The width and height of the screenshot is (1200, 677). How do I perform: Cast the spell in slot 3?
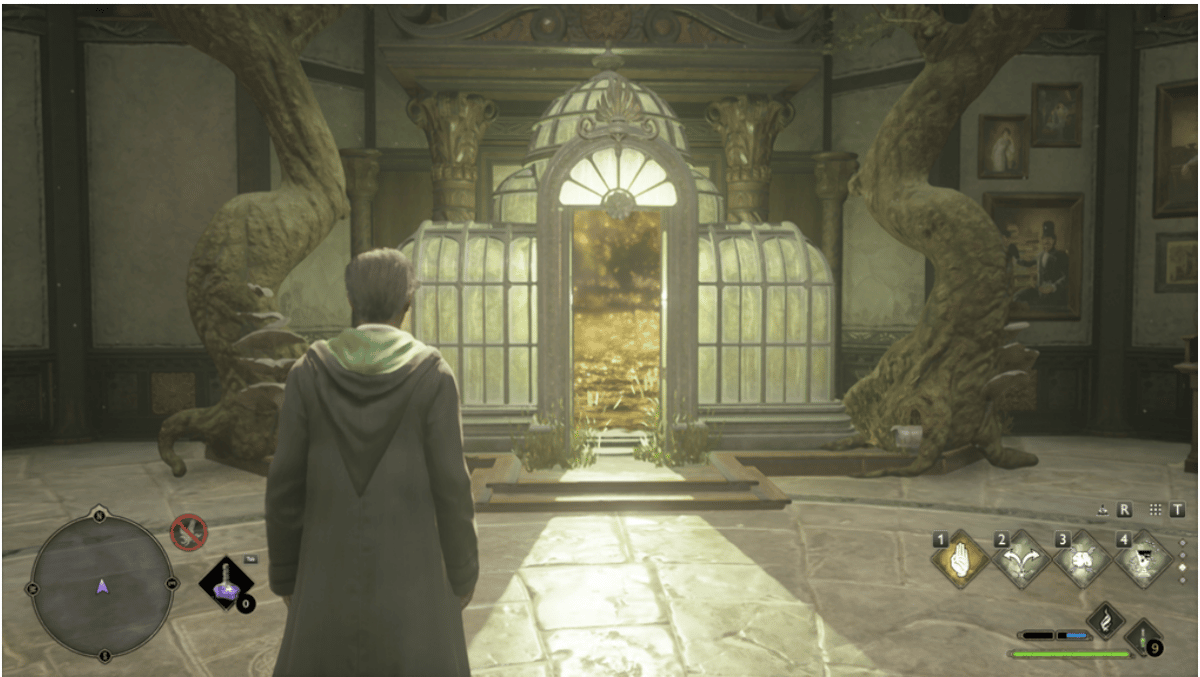click(x=1081, y=560)
